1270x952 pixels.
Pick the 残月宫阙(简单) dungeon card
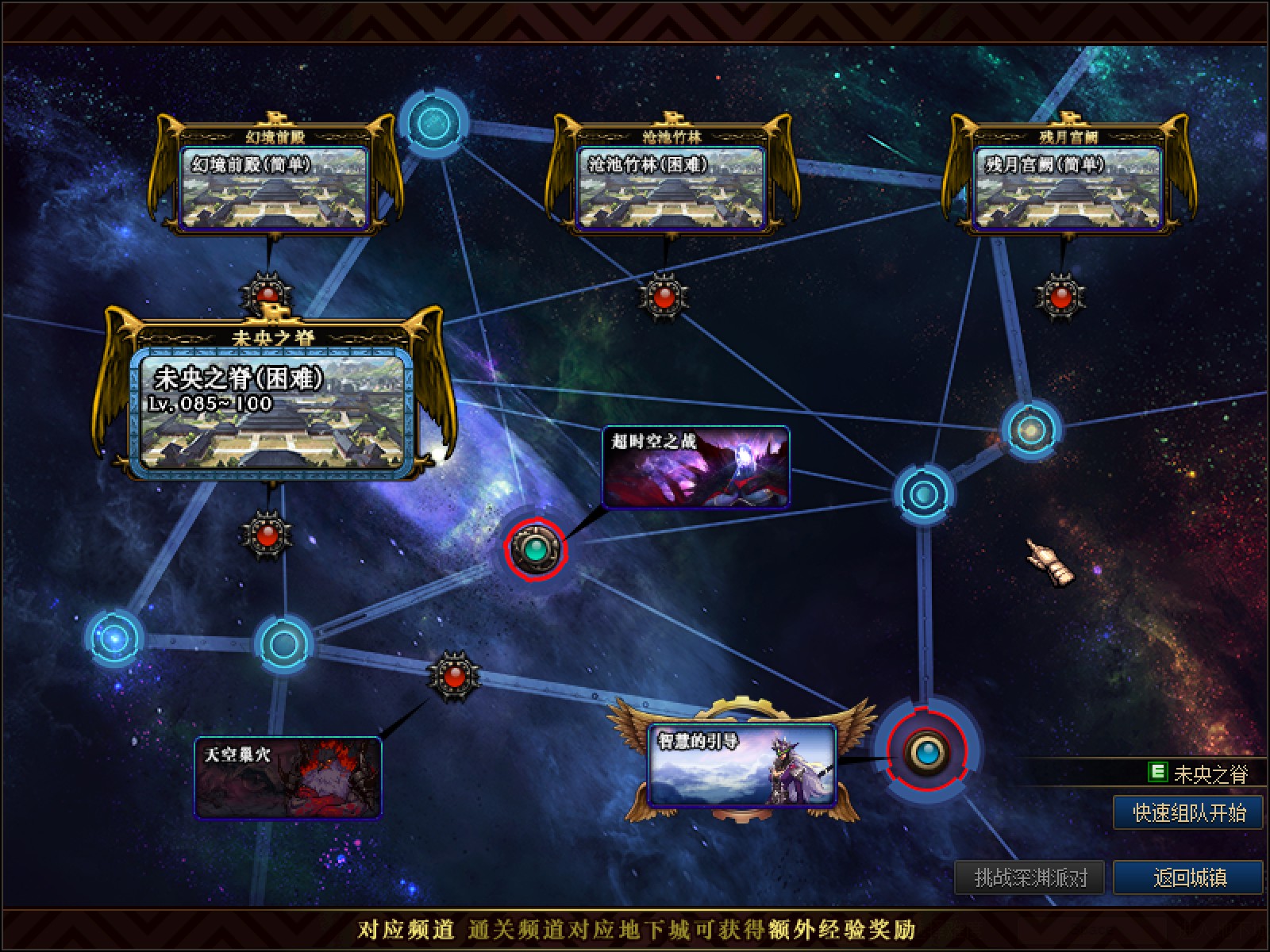[1067, 188]
